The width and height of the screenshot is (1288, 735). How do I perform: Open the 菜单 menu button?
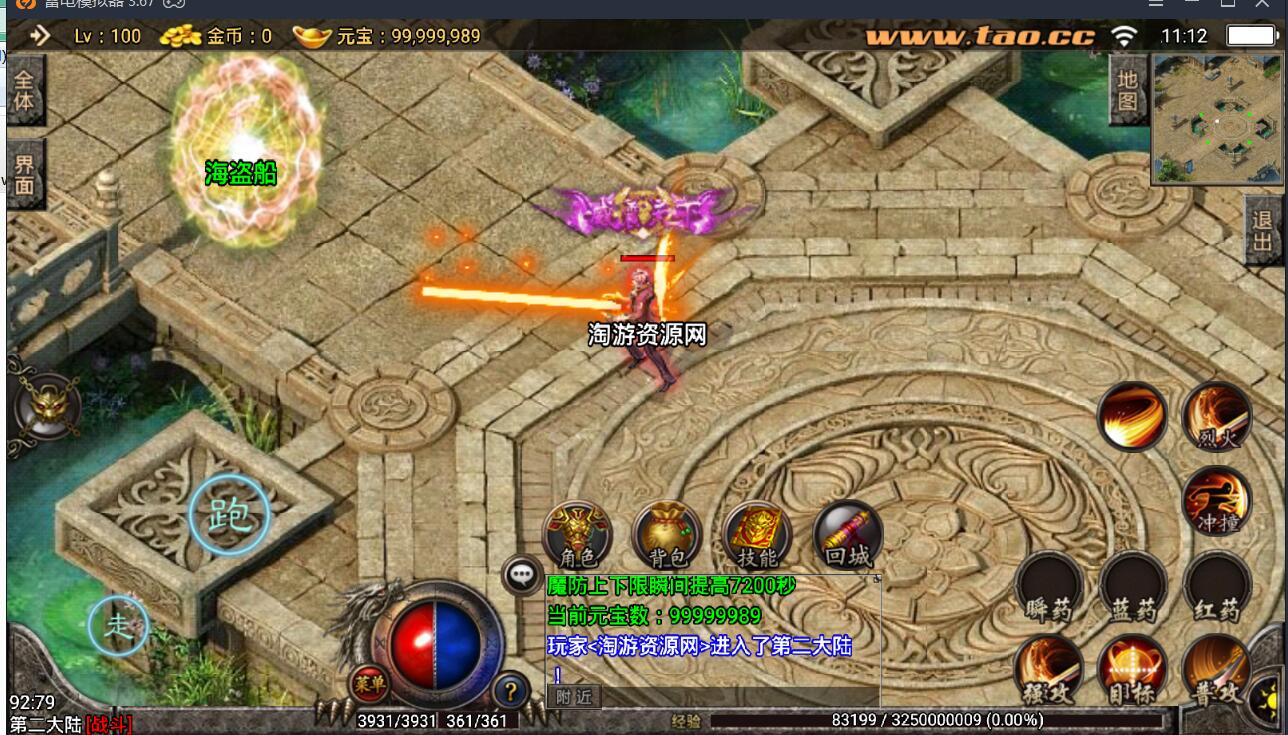tap(368, 685)
